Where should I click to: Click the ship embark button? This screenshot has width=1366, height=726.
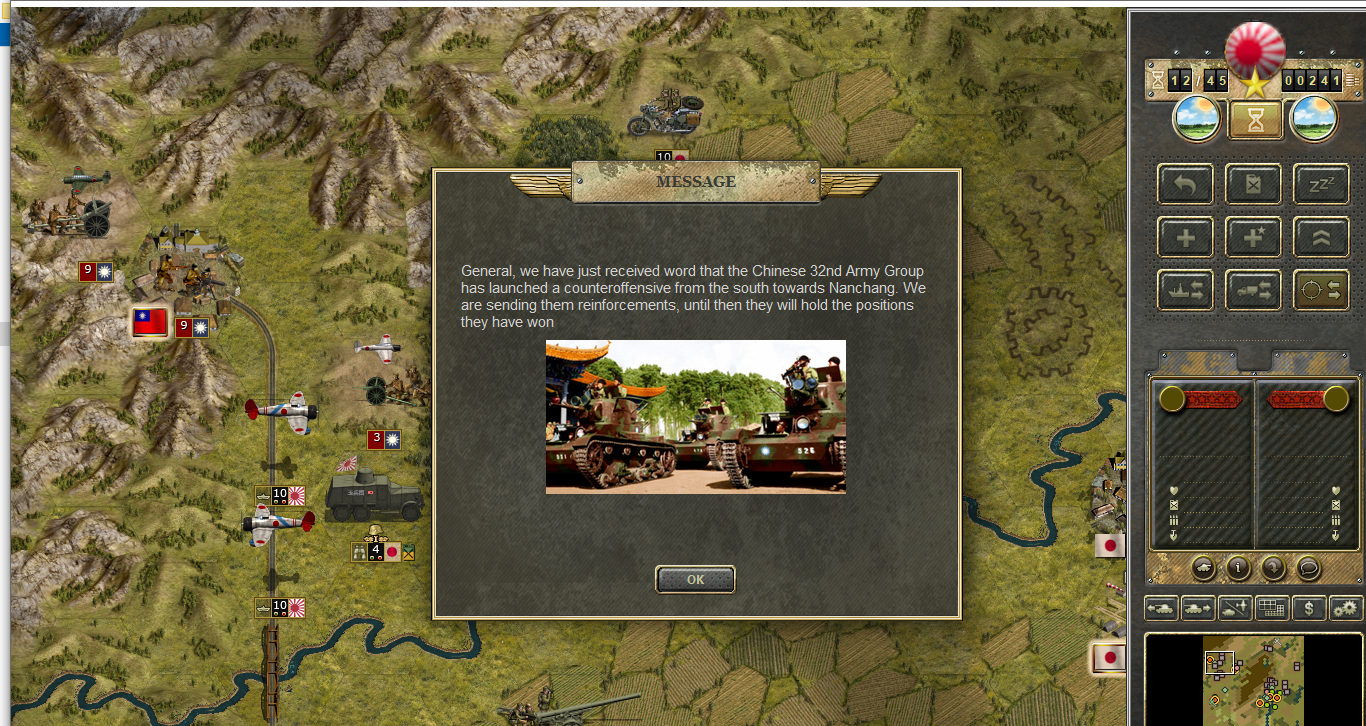(1185, 290)
